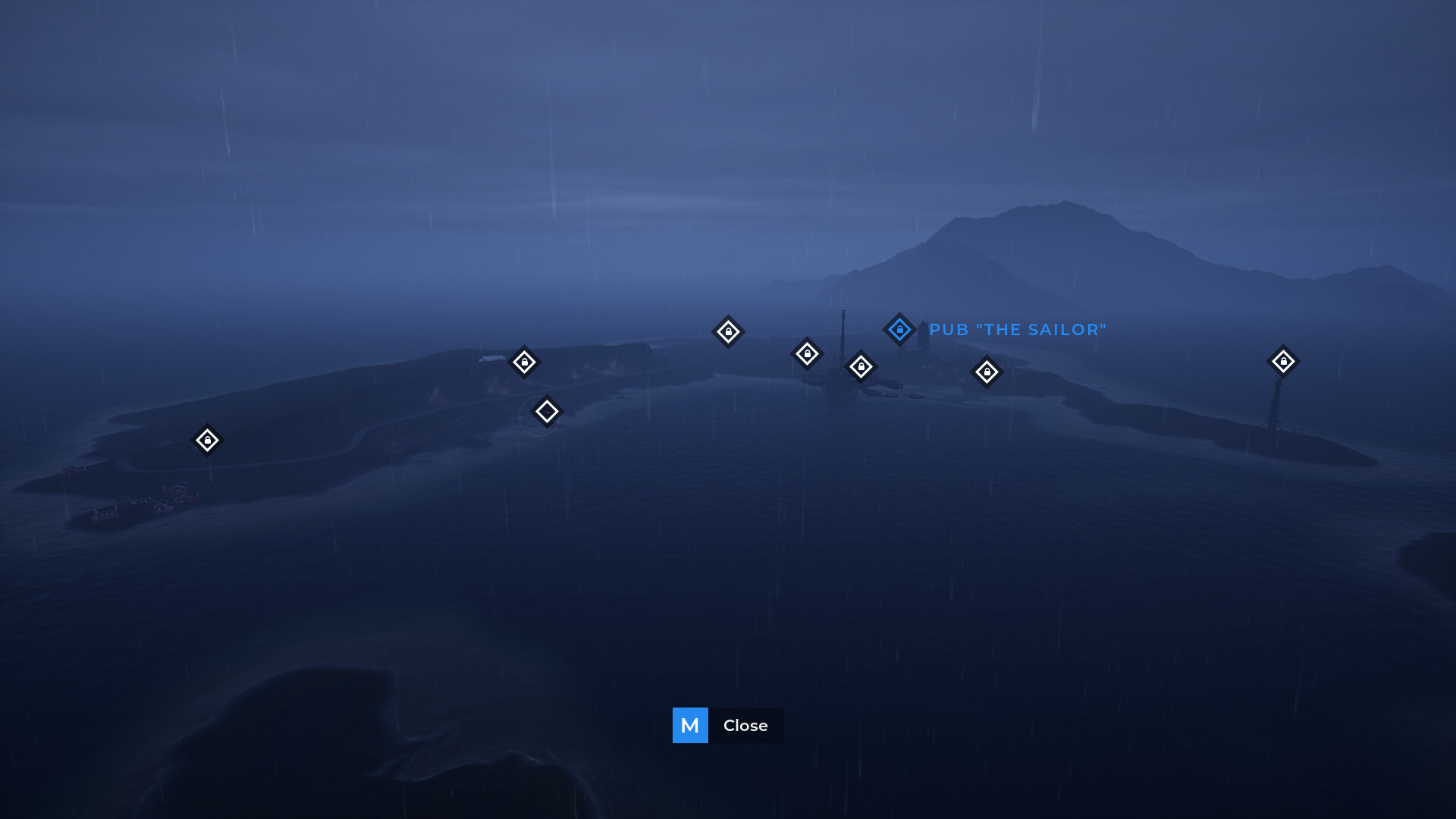Select the padlock marker right of the rig derrick
The image size is (1456, 819).
861,366
